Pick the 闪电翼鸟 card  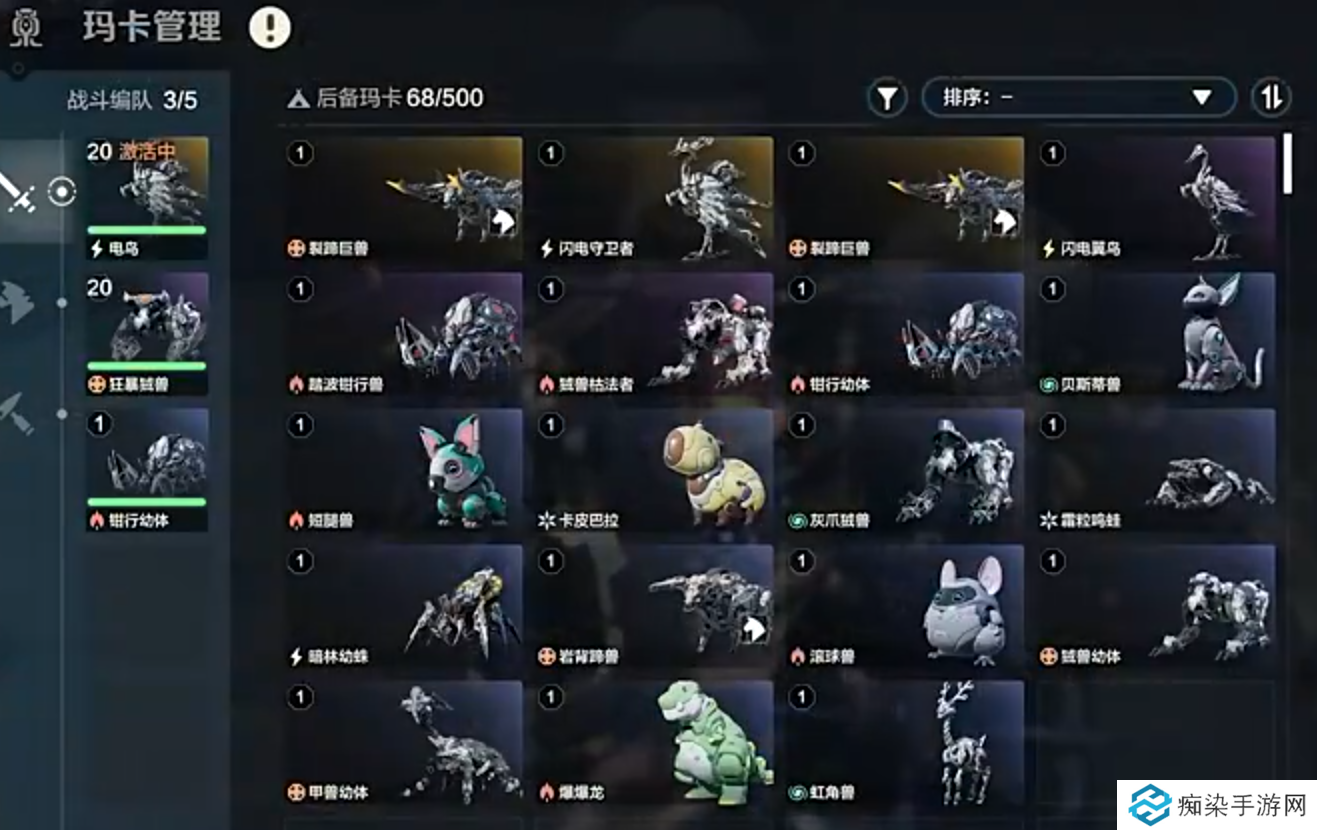1156,199
